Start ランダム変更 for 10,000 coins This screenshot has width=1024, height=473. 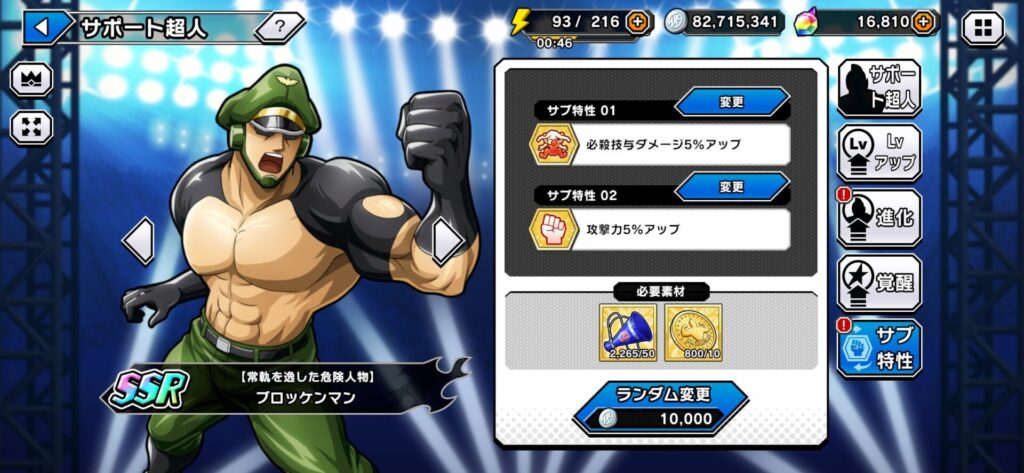[660, 407]
